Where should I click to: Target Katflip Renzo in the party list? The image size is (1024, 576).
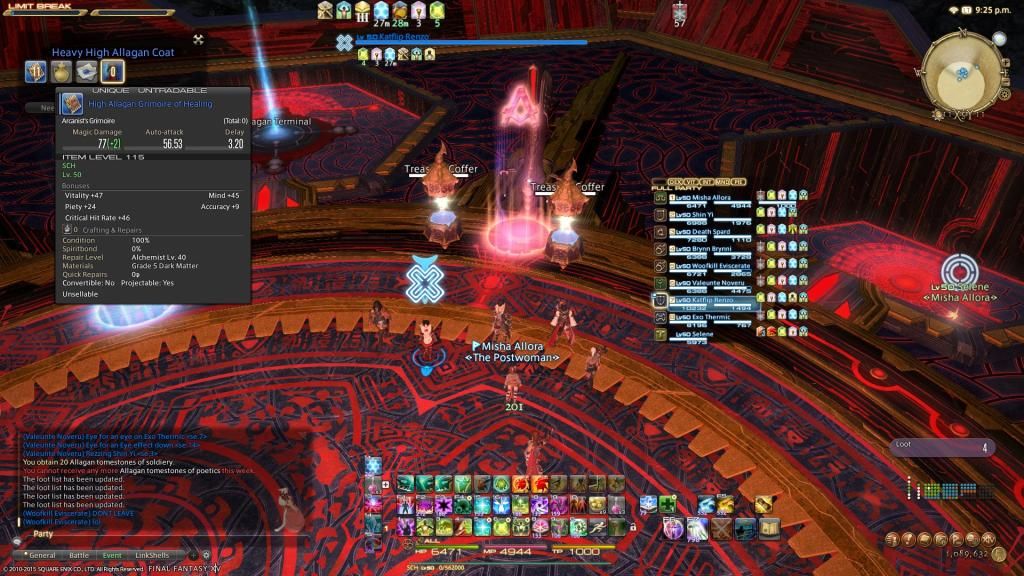[x=712, y=301]
